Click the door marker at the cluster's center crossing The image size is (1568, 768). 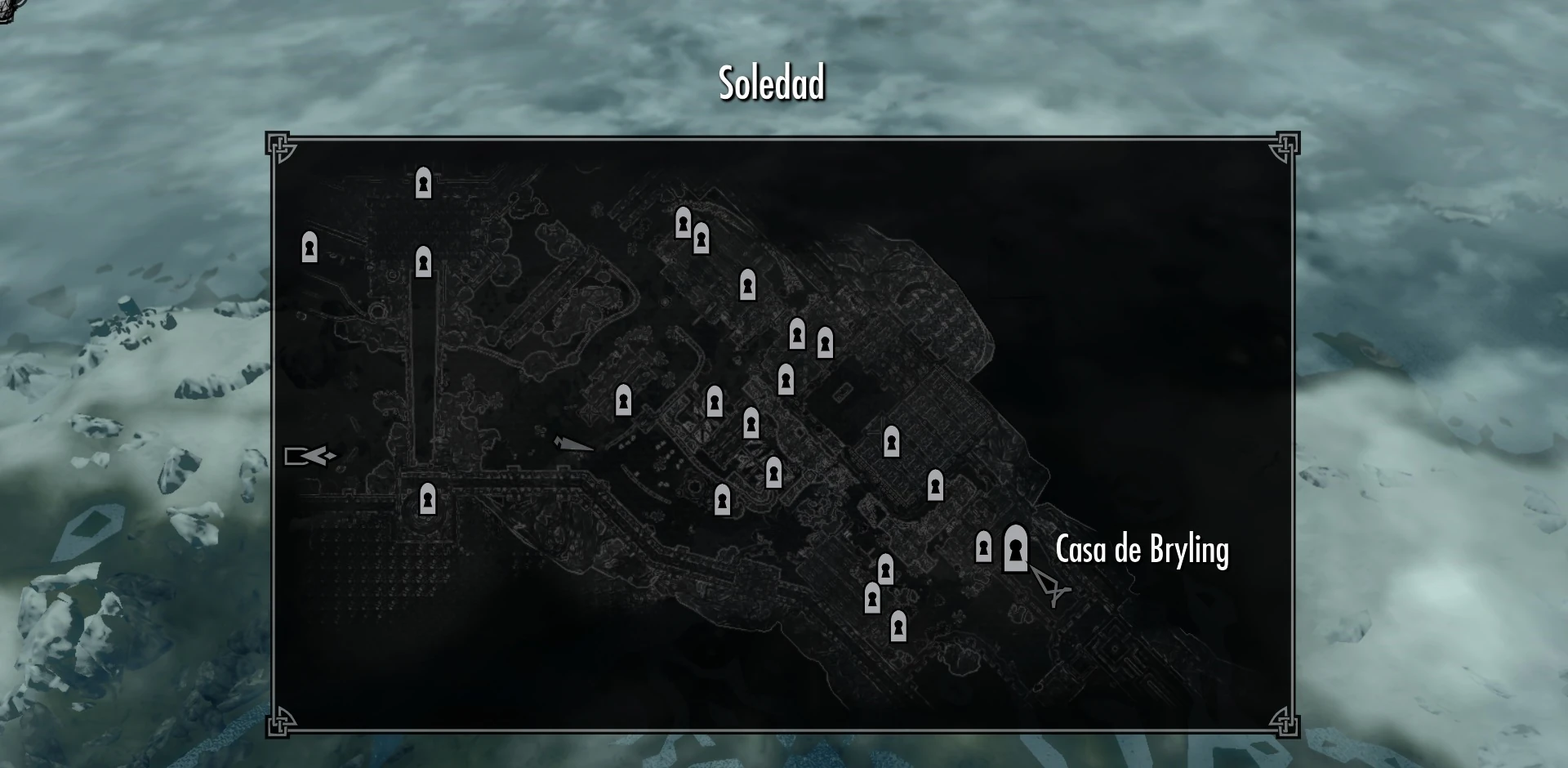750,422
